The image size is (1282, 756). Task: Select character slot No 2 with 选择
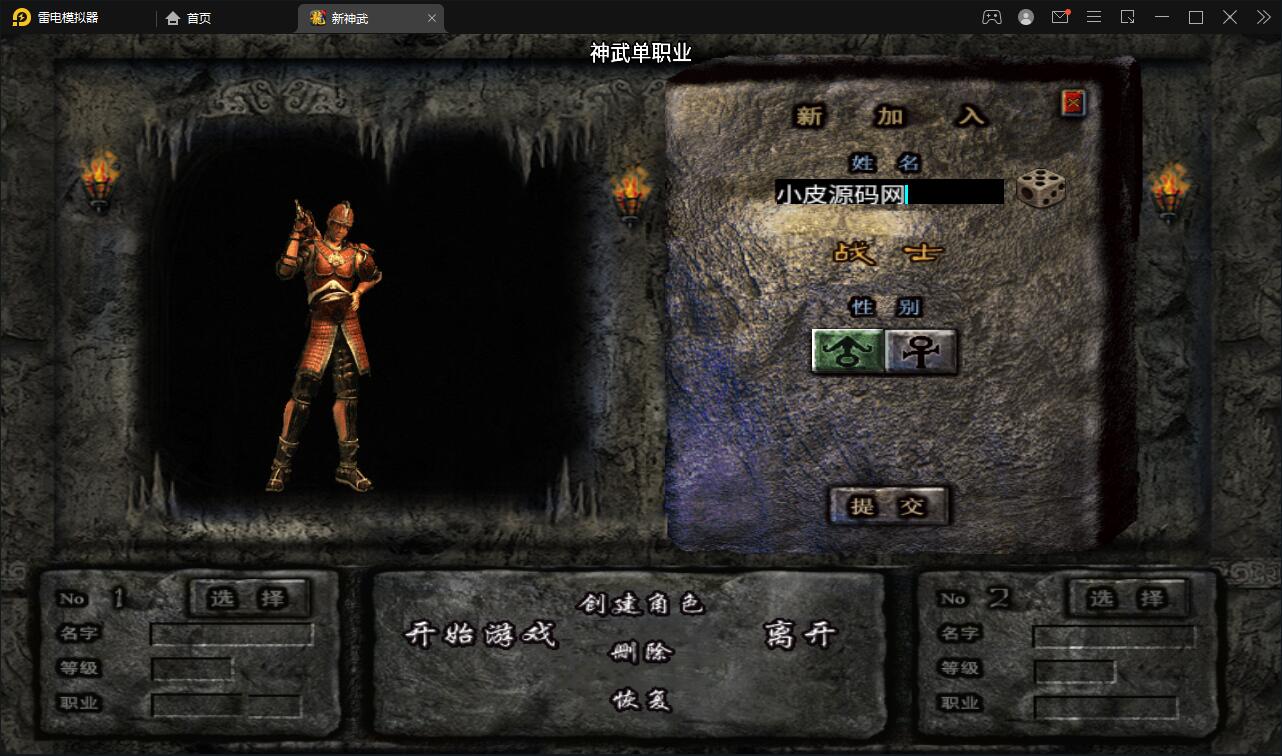tap(1127, 598)
